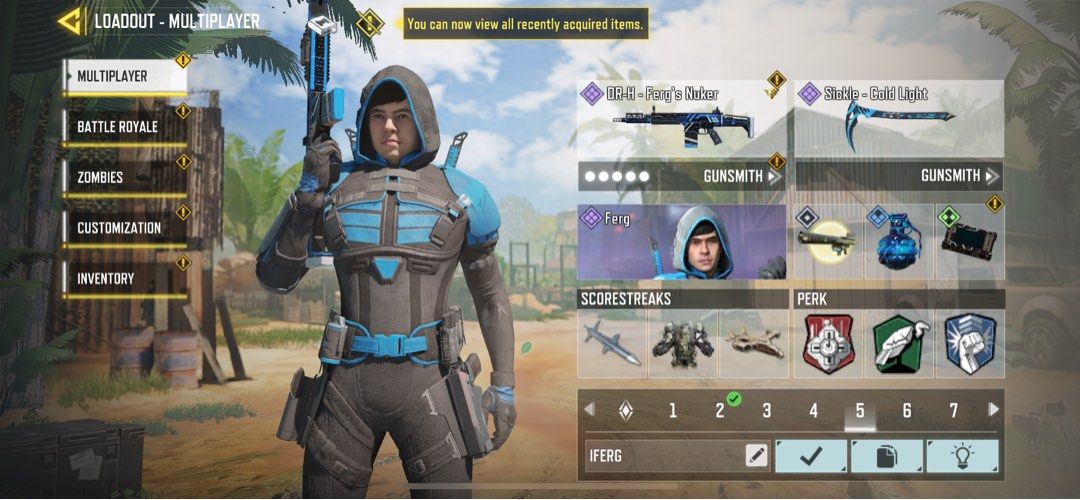This screenshot has height=500, width=1080.
Task: Go back using the yellow arrow
Action: (x=70, y=21)
